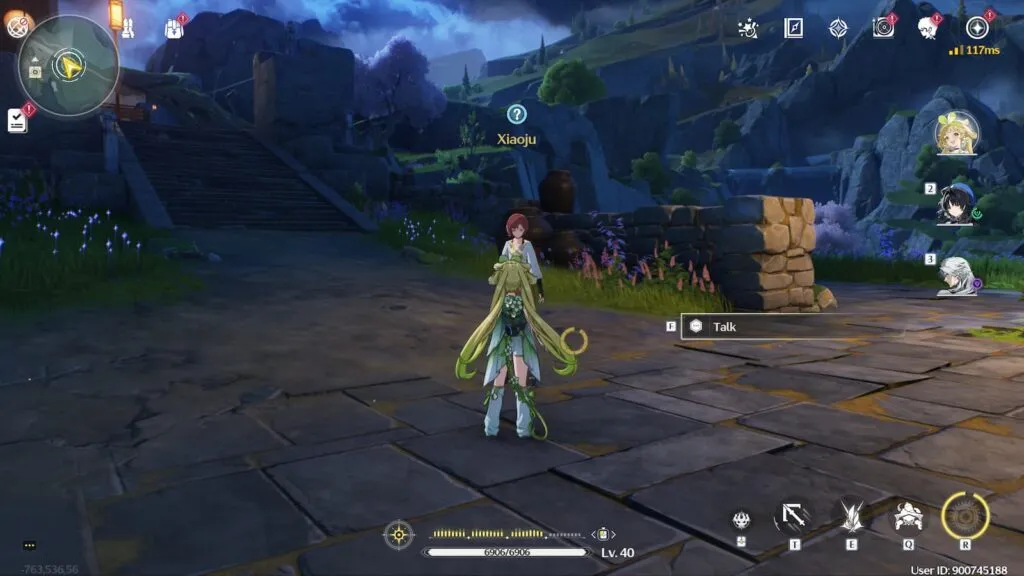Open the circled star main menu icon
The width and height of the screenshot is (1024, 576).
[x=976, y=28]
